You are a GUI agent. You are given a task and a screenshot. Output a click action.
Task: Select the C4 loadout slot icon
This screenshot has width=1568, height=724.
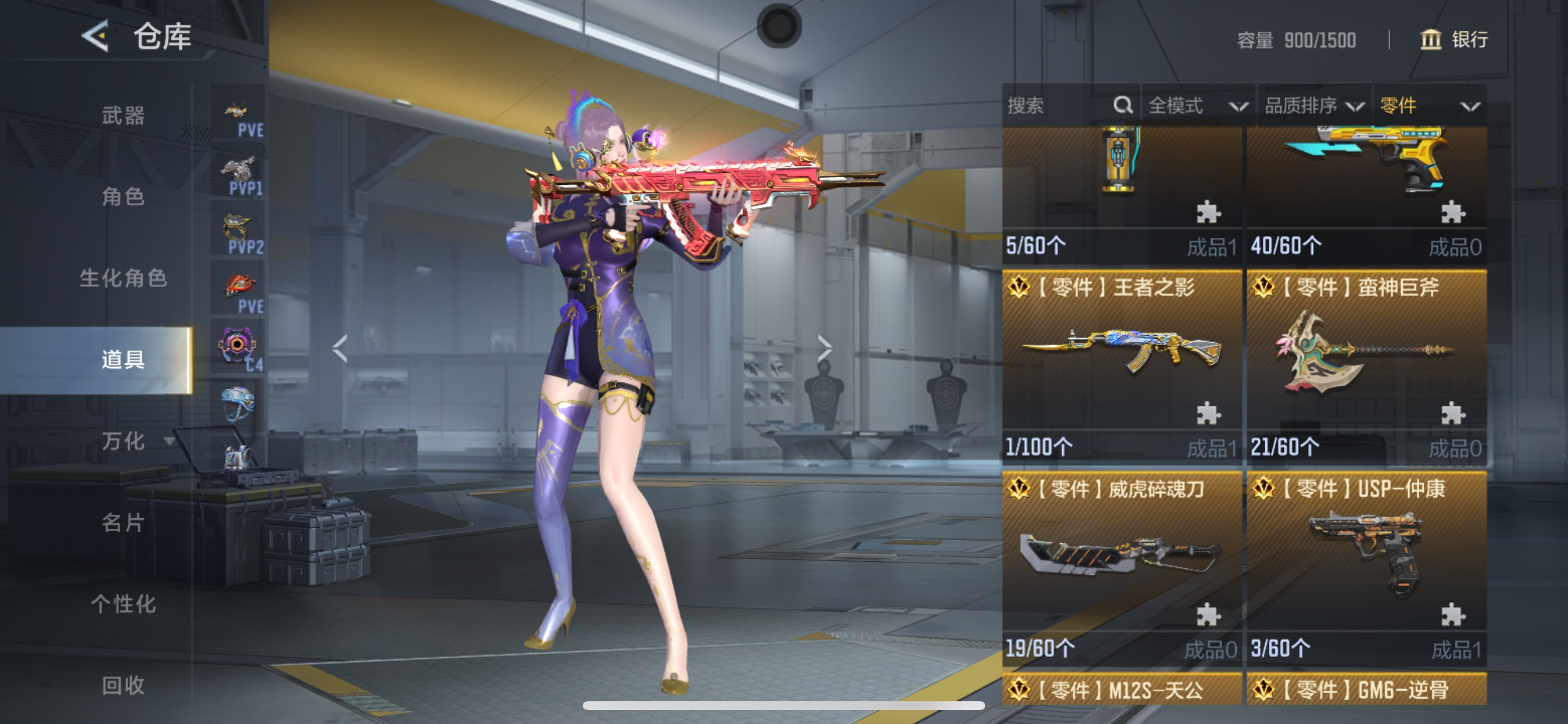[239, 348]
